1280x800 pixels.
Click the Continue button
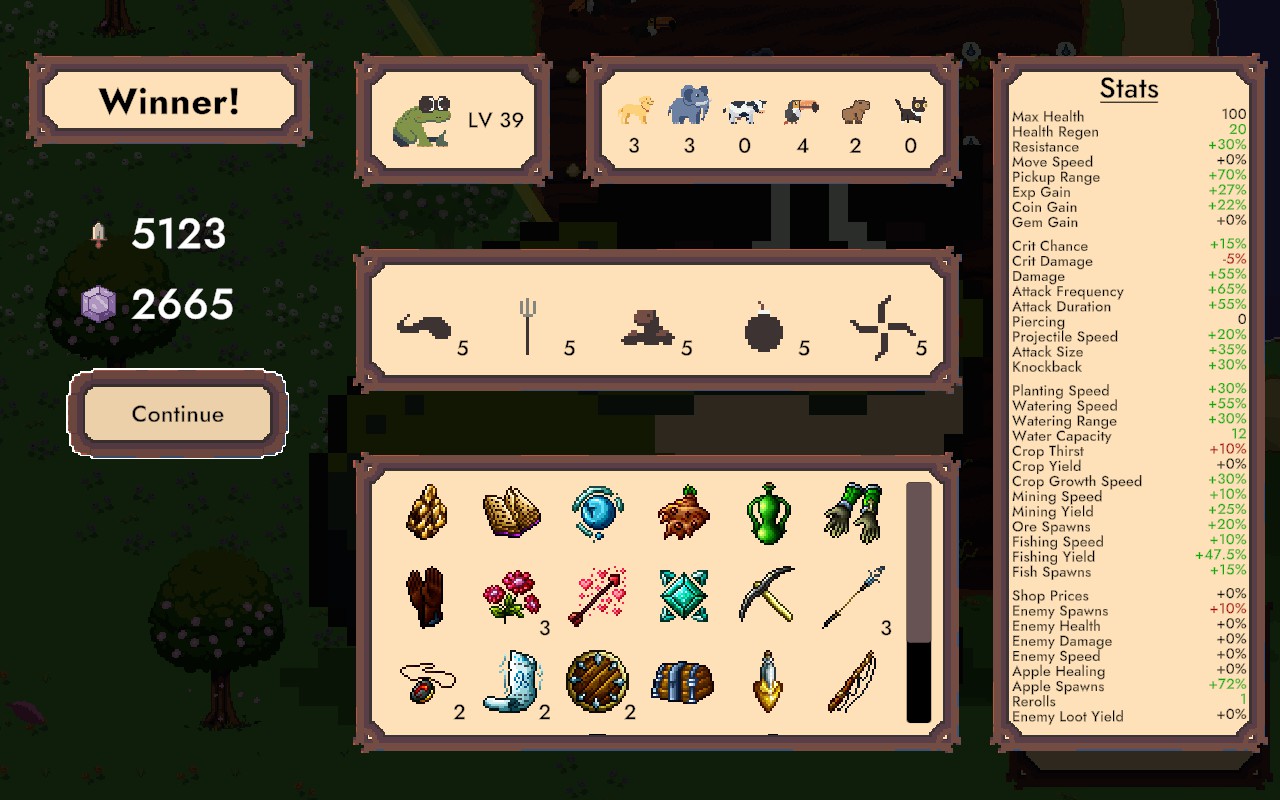coord(177,414)
